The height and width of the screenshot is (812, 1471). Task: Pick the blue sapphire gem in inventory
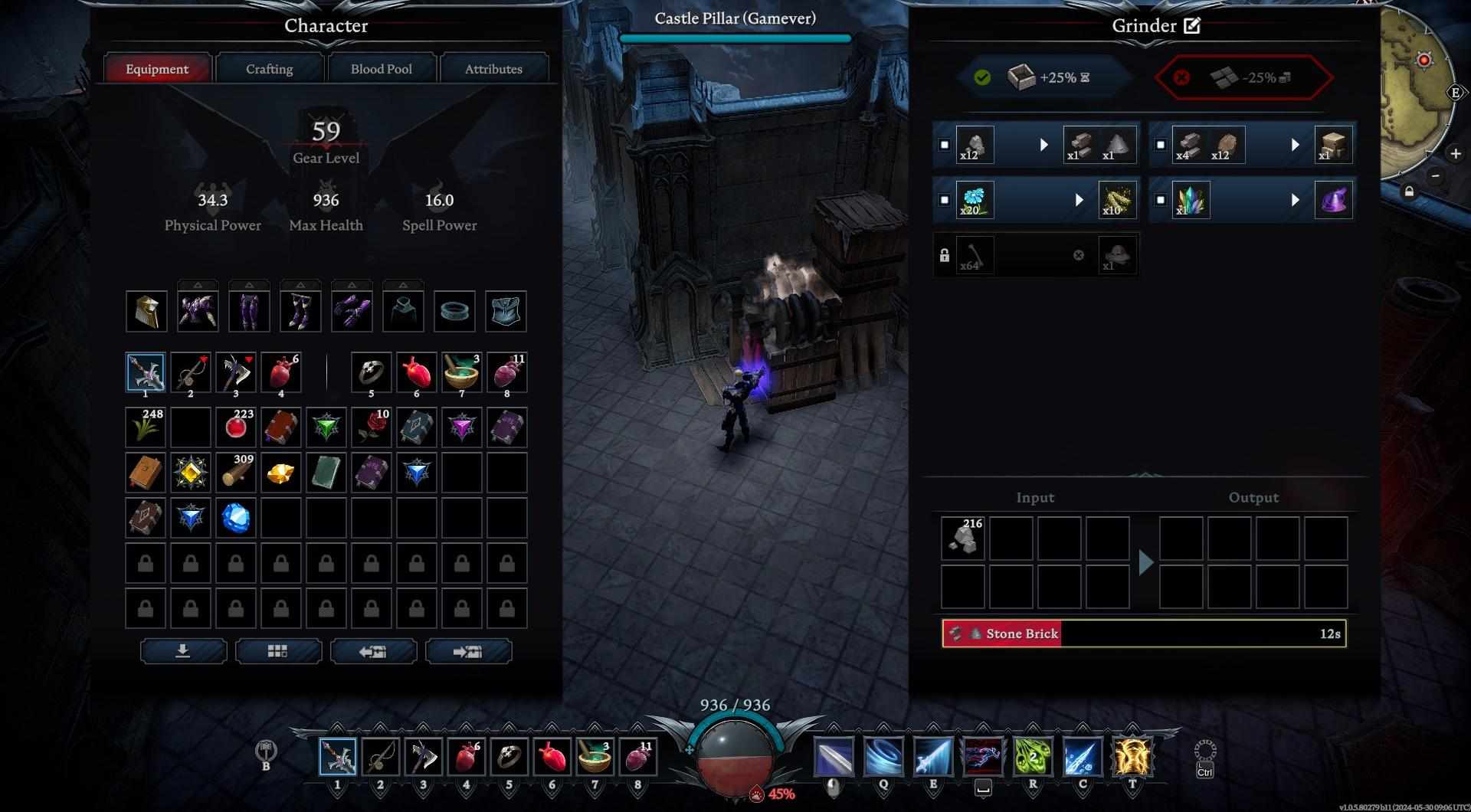tap(235, 518)
